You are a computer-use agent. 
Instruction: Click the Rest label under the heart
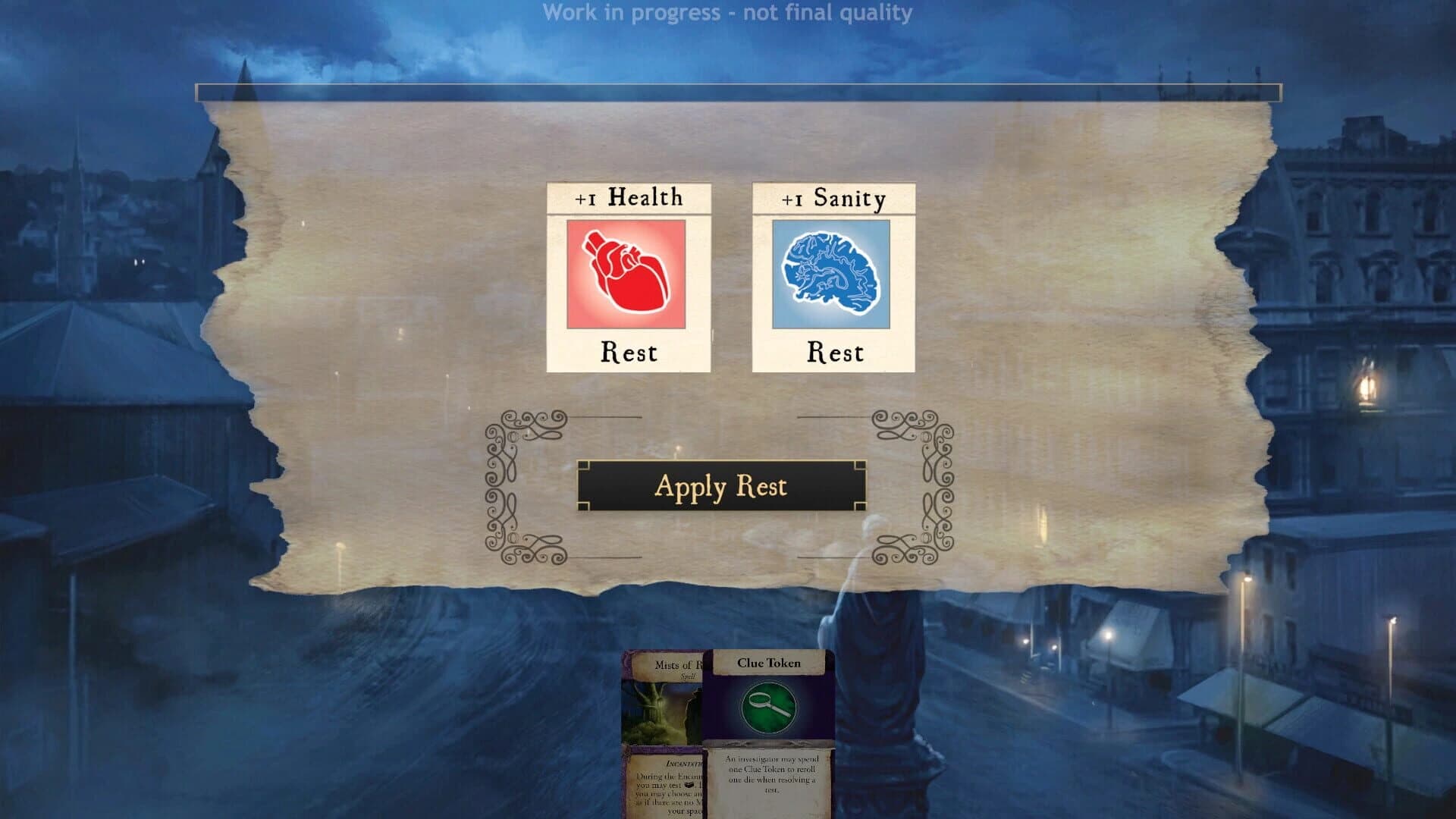[628, 352]
